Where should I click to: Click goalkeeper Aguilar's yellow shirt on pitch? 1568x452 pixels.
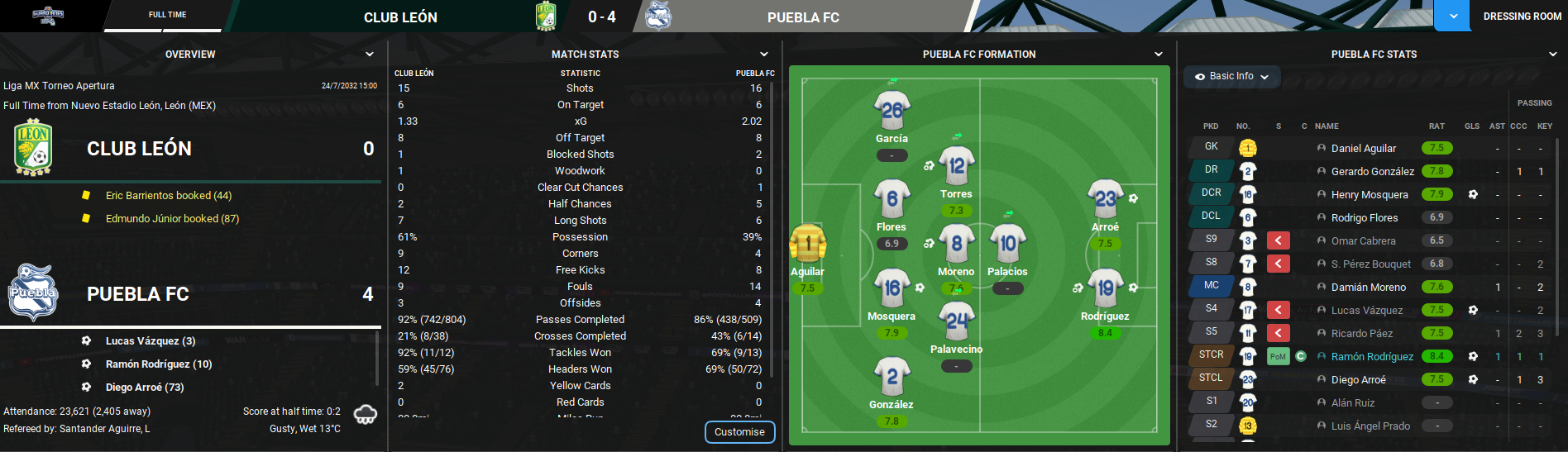point(807,245)
